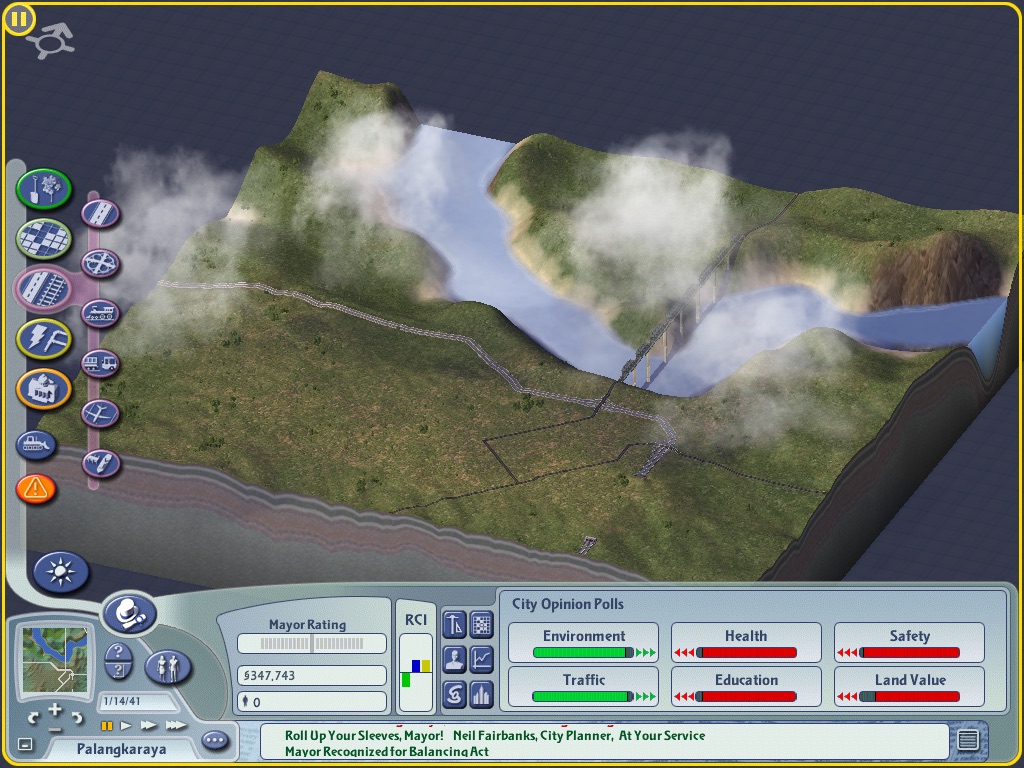Open the civic buildings menu
The image size is (1024, 768).
coord(44,389)
